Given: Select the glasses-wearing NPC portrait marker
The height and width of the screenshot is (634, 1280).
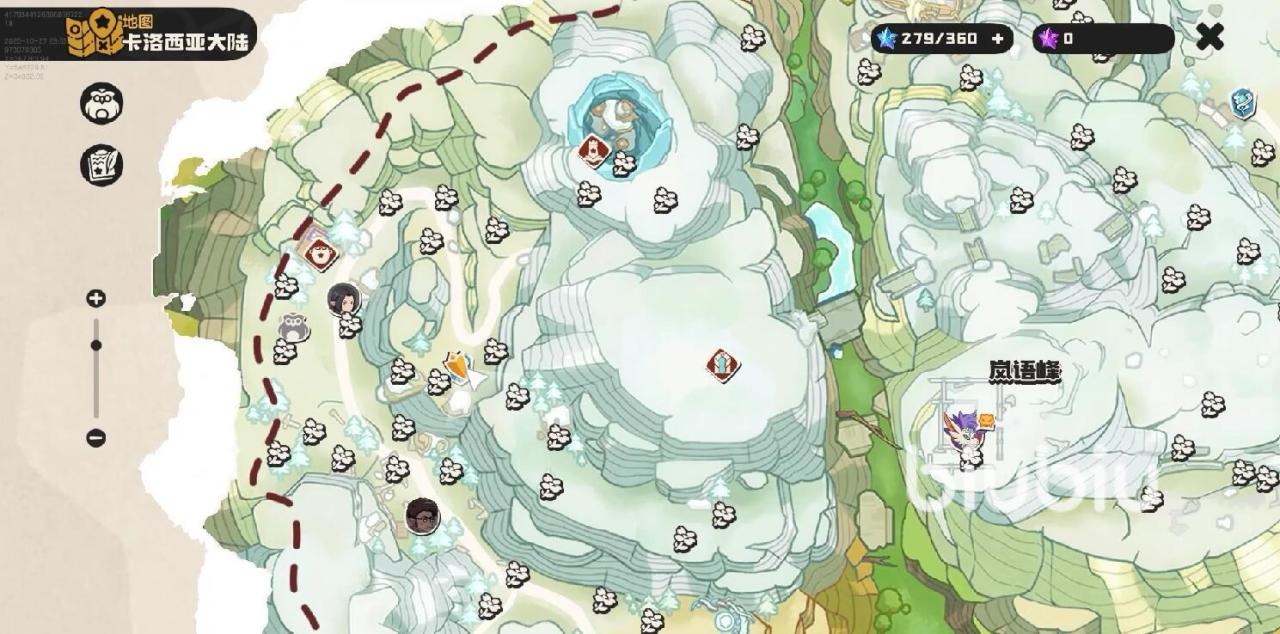Looking at the screenshot, I should pos(423,516).
